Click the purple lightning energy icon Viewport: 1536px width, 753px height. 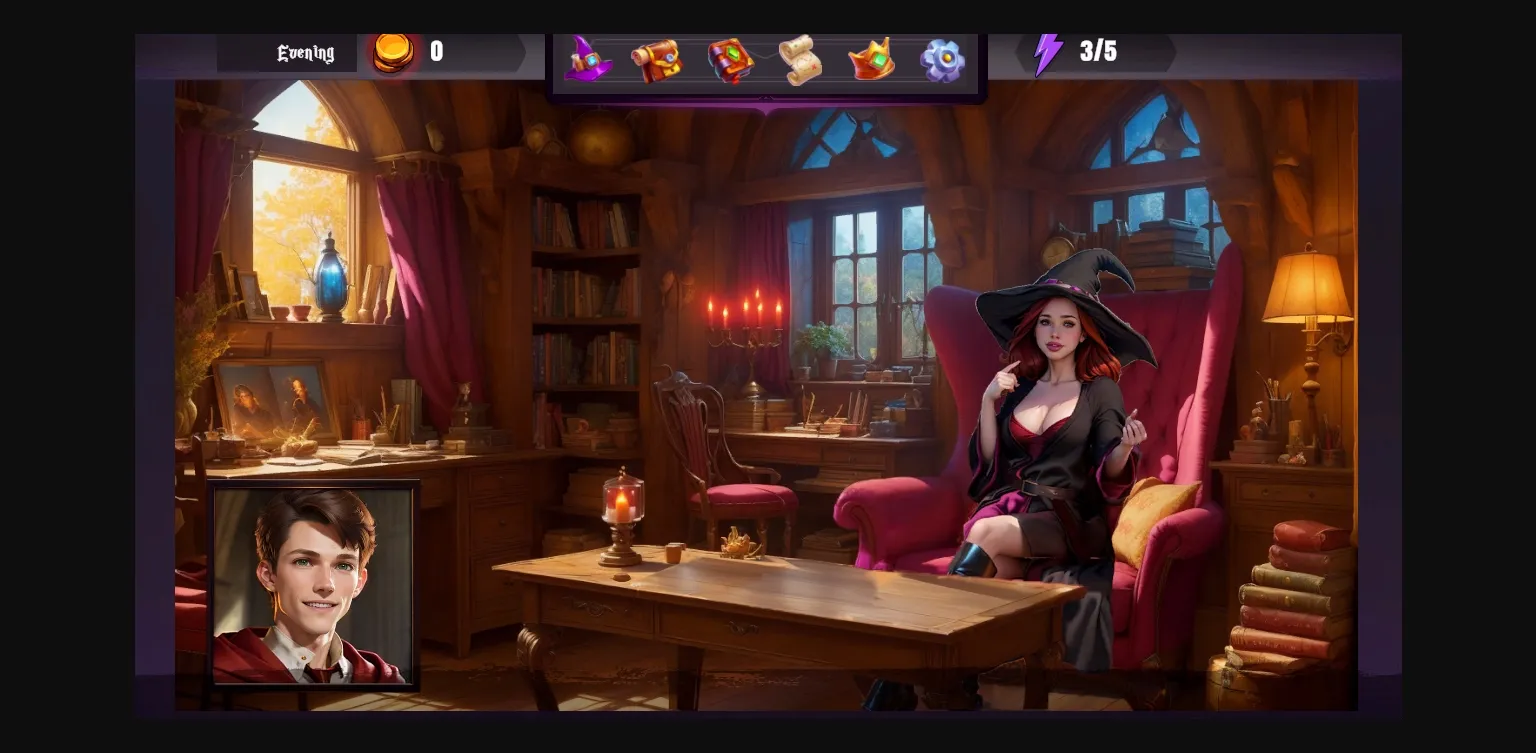pos(1048,52)
